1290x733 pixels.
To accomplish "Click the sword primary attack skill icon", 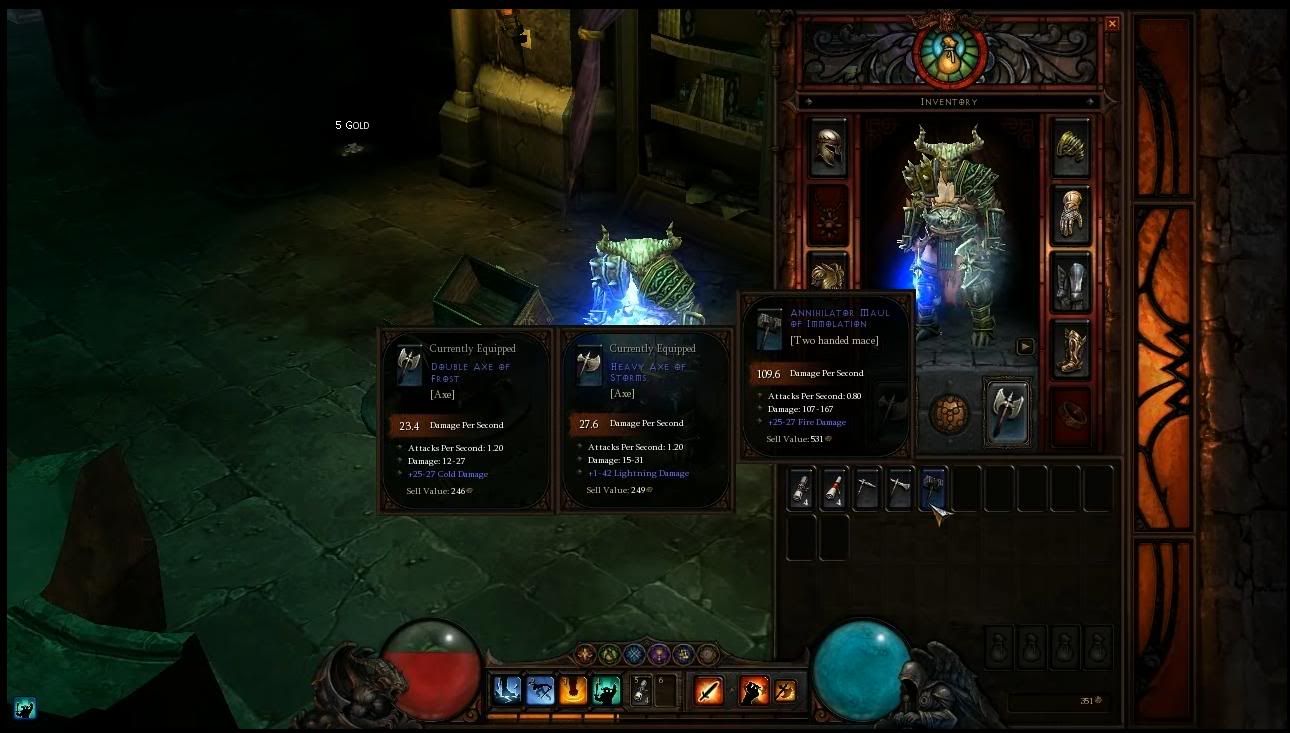I will (708, 689).
